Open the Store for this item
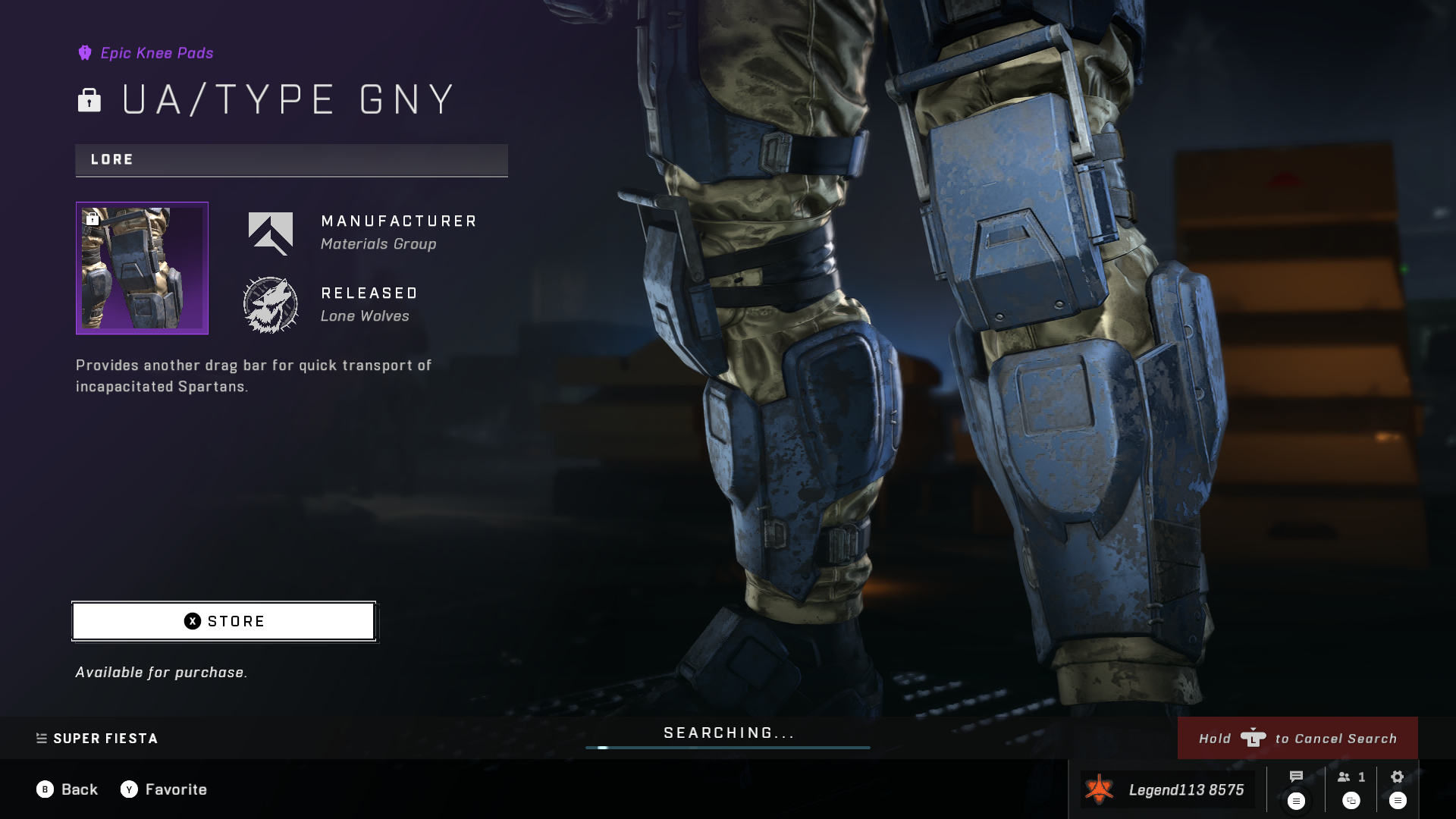 tap(224, 621)
